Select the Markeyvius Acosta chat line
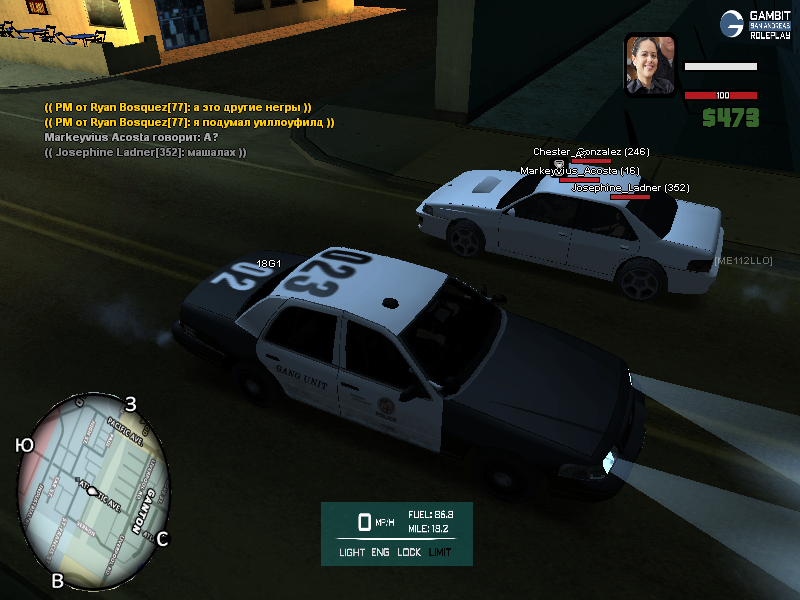 [x=131, y=137]
